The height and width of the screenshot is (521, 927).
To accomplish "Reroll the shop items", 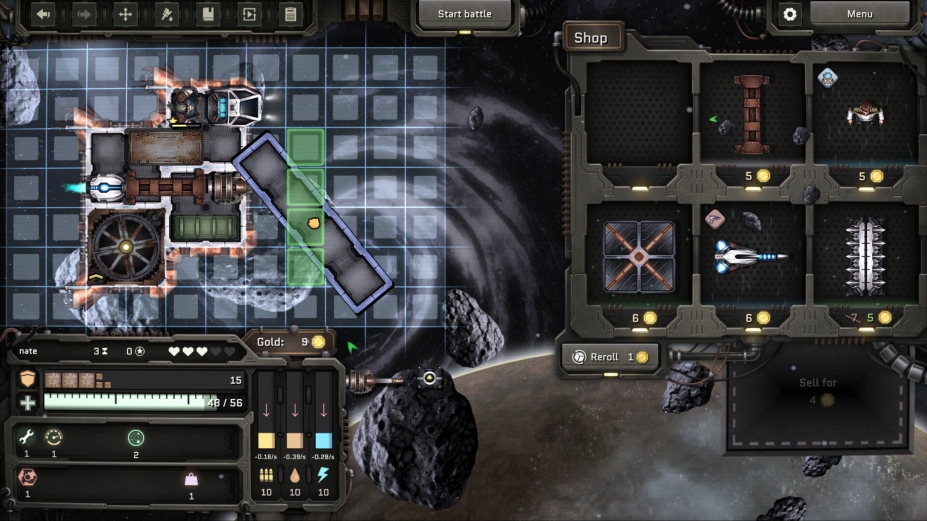I will (x=609, y=357).
